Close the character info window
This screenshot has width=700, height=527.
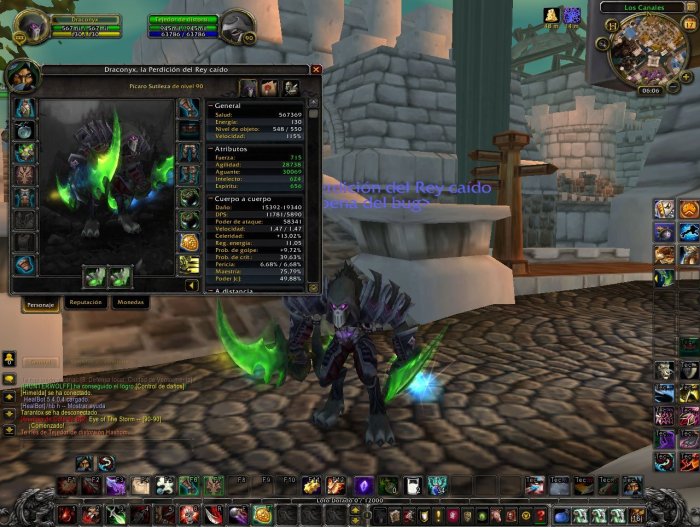click(316, 70)
